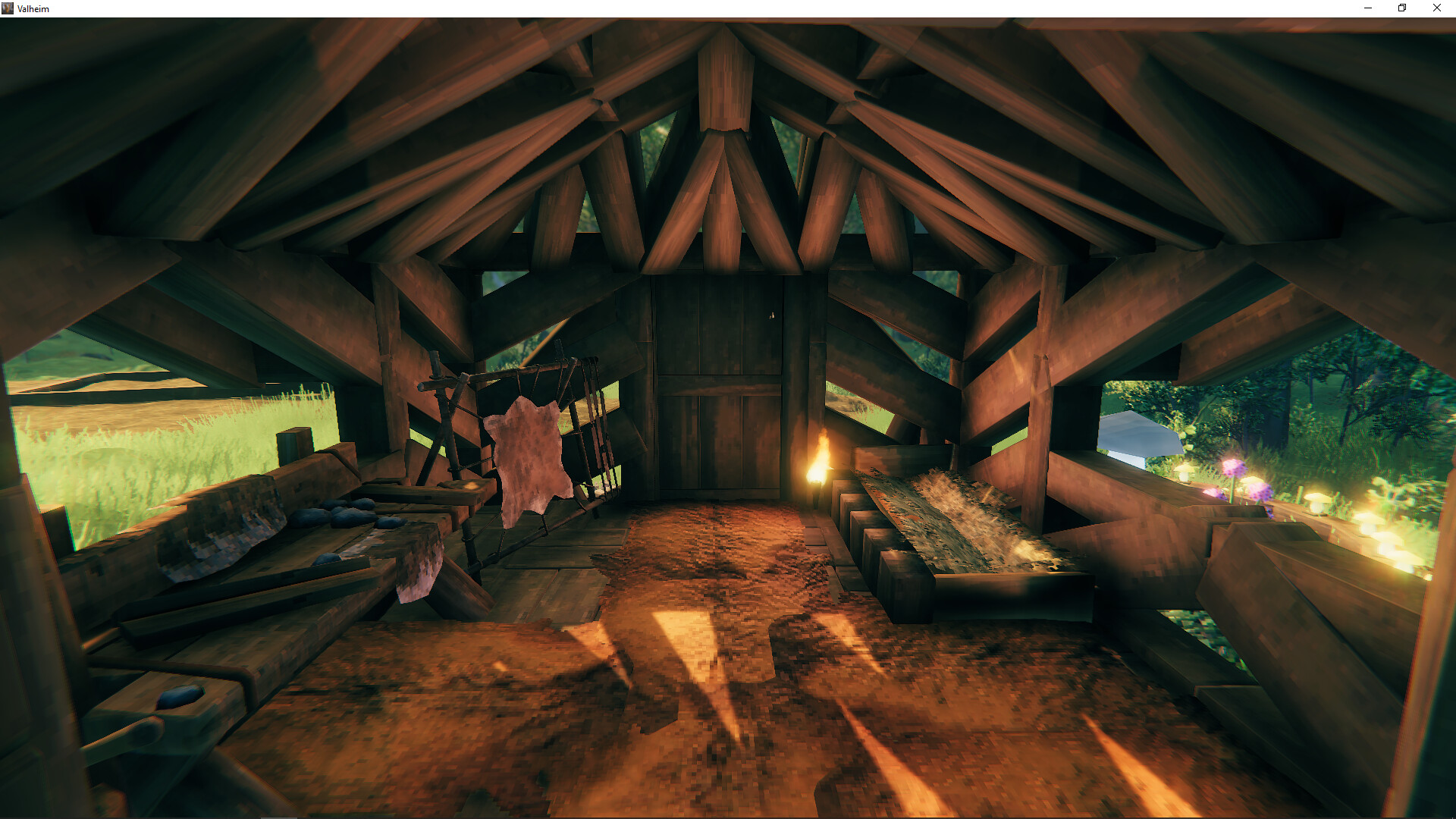This screenshot has height=819, width=1456.
Task: Minimize the Valheim window
Action: pos(1367,8)
